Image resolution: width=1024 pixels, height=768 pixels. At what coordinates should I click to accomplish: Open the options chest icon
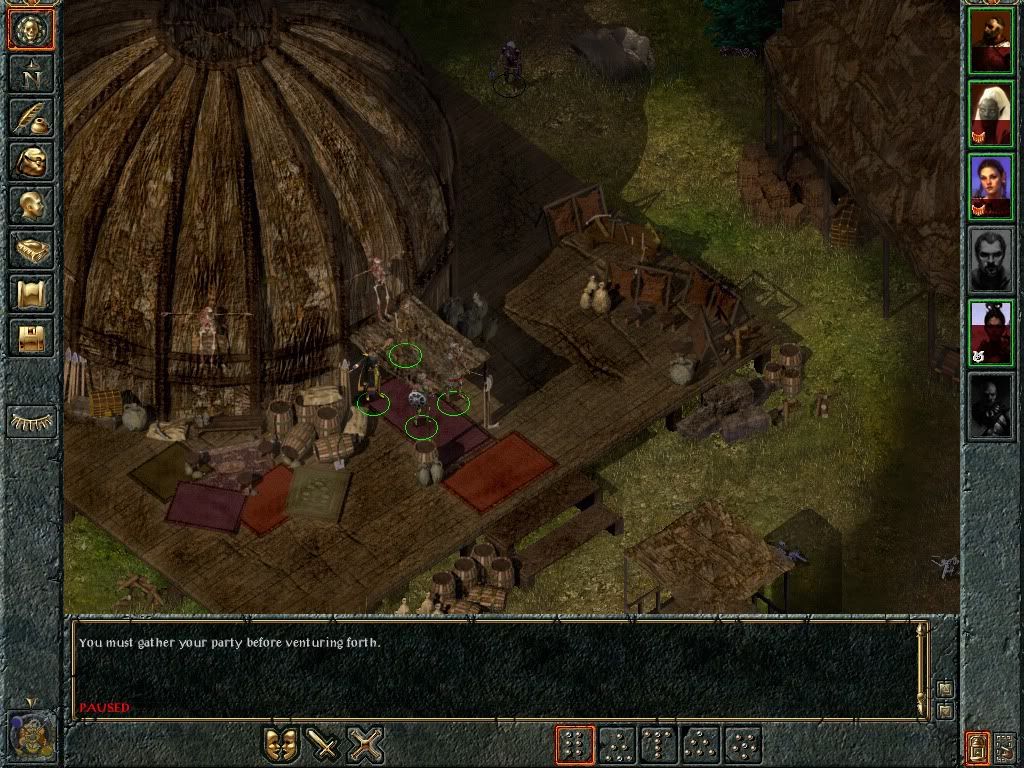coord(30,337)
